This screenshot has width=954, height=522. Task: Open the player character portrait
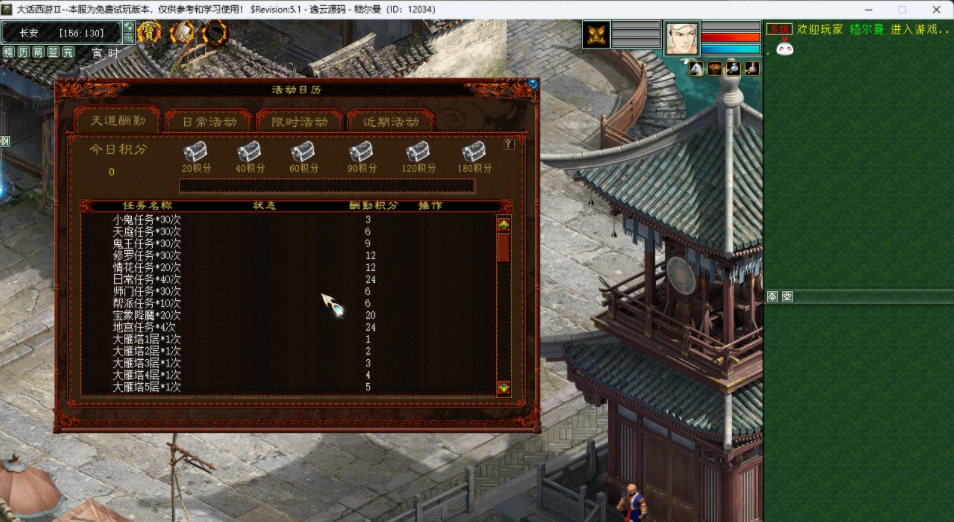[682, 38]
